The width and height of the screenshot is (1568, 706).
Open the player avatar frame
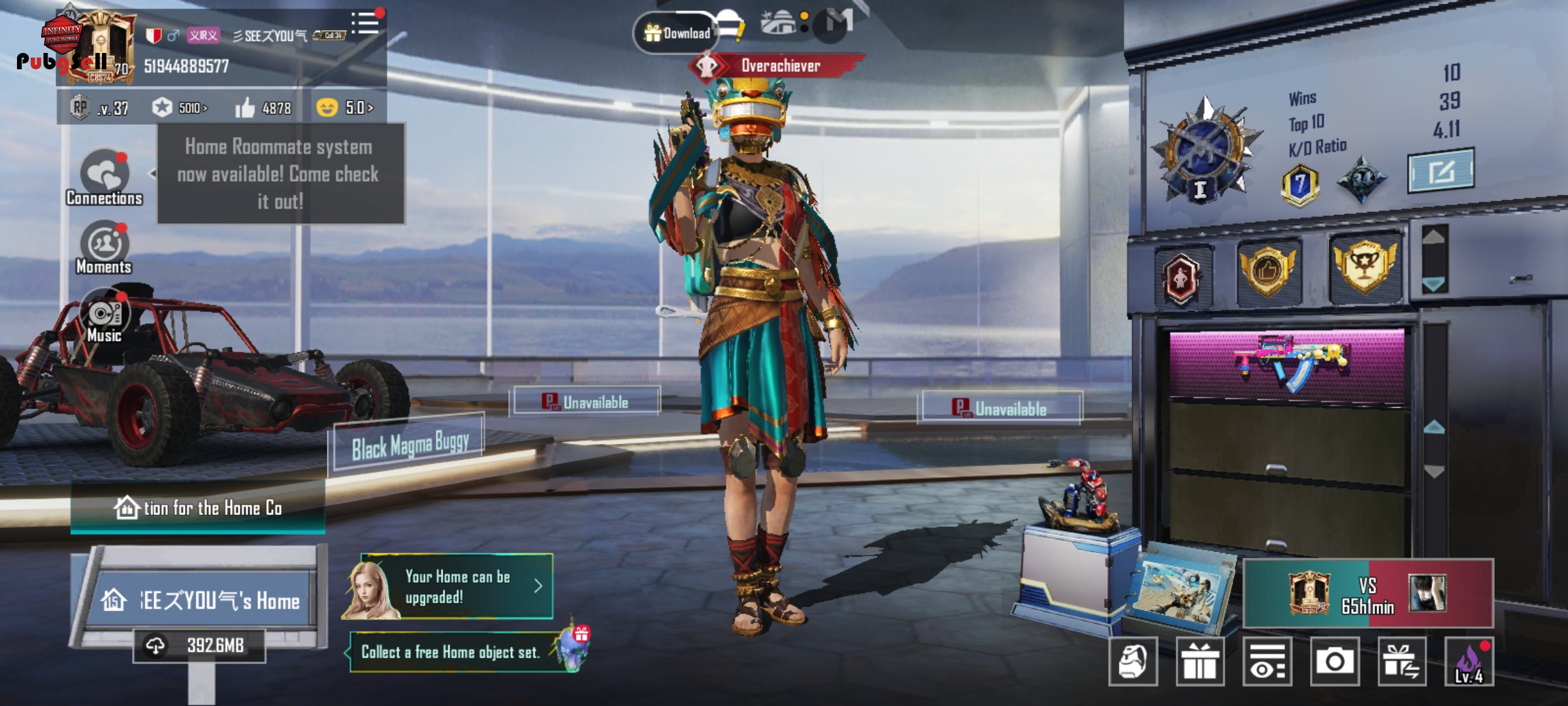pos(105,47)
